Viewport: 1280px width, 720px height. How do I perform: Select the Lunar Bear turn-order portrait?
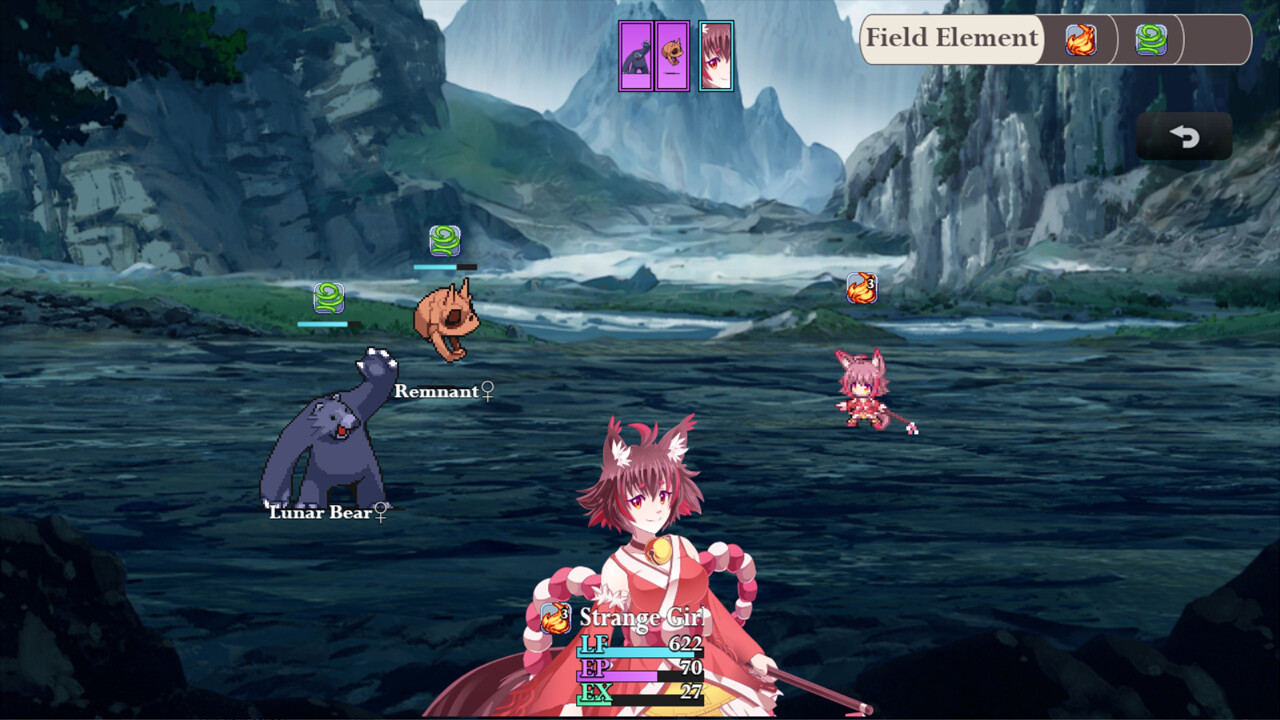[636, 58]
